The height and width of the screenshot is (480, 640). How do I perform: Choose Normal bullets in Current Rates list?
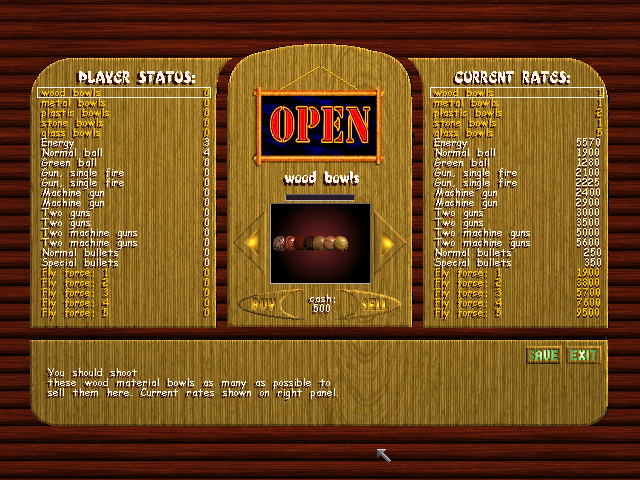517,253
